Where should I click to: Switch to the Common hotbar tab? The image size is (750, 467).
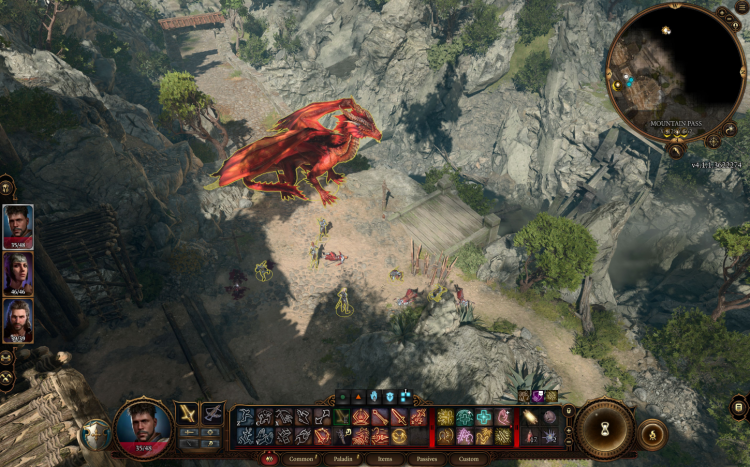pos(300,459)
